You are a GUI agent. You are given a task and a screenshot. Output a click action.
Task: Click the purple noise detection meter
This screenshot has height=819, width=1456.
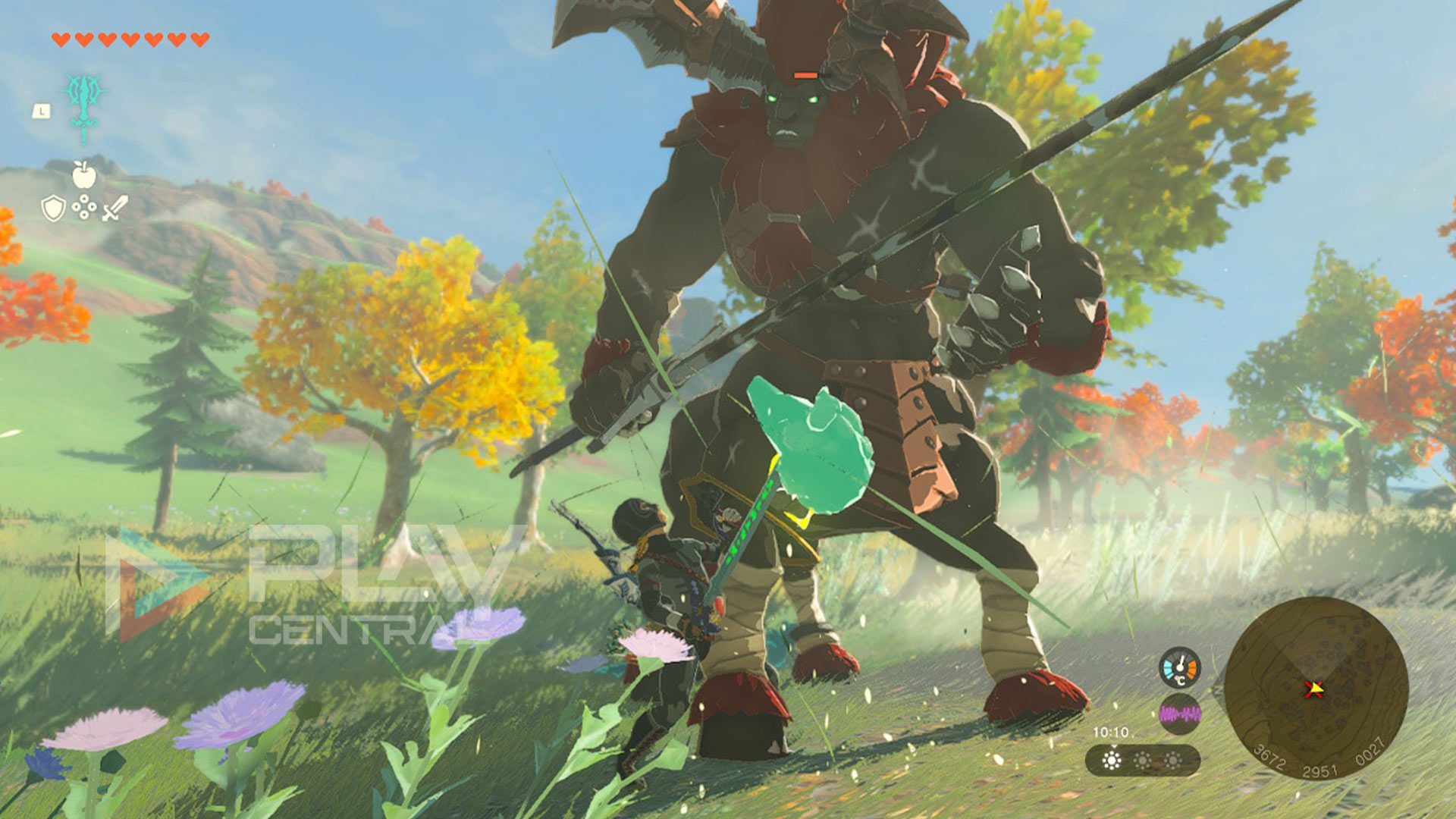click(x=1179, y=713)
